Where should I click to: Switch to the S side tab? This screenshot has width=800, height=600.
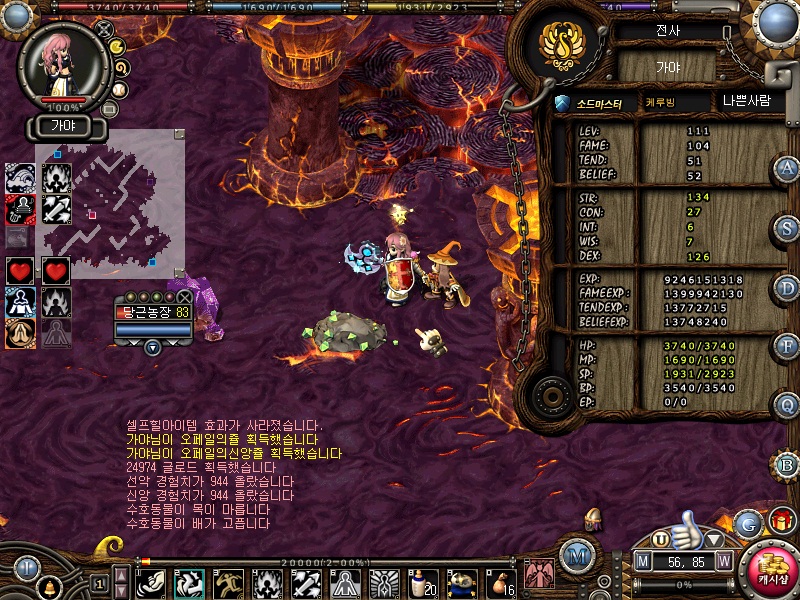[787, 228]
